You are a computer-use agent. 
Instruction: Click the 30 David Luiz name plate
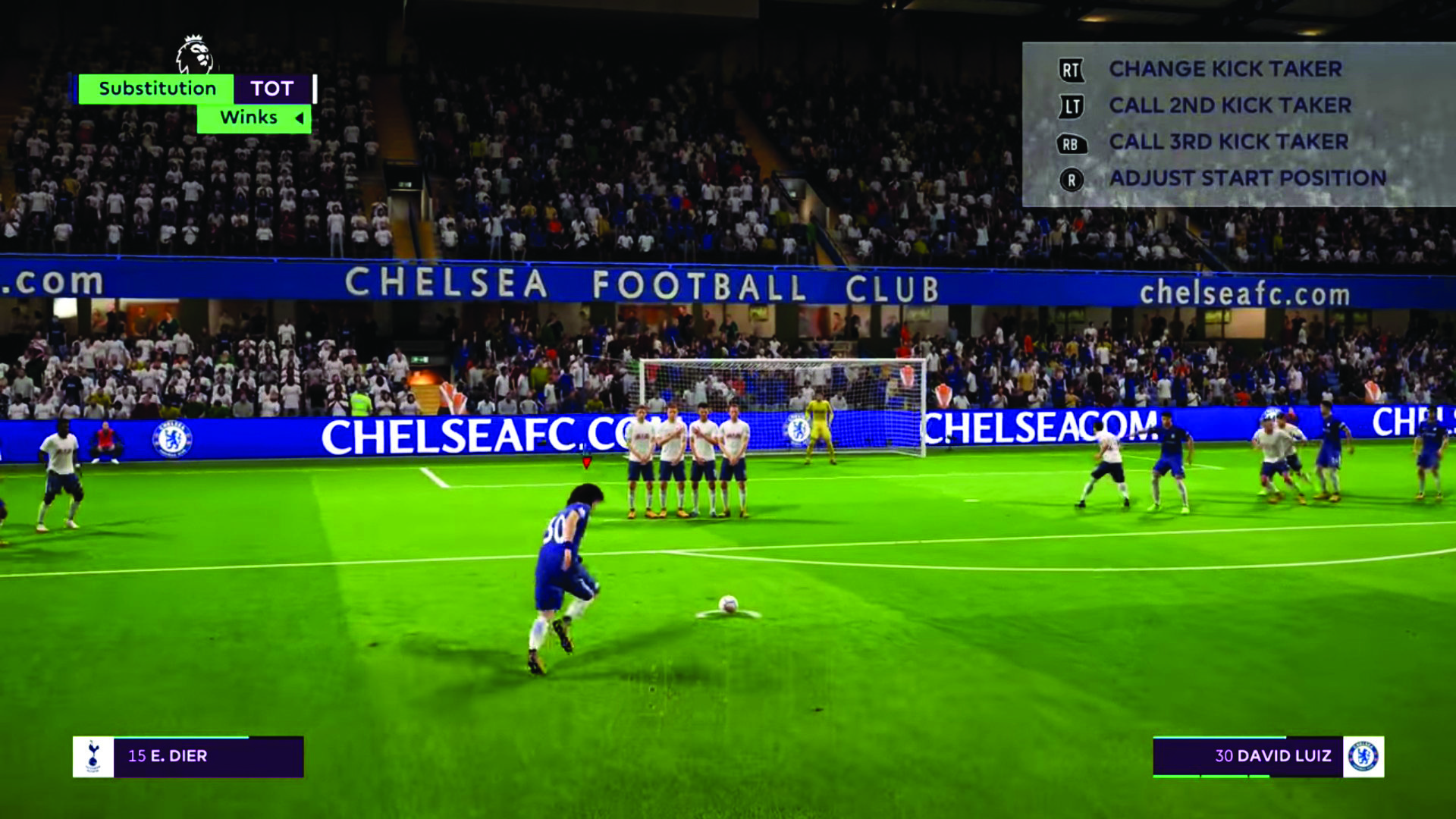click(1274, 755)
